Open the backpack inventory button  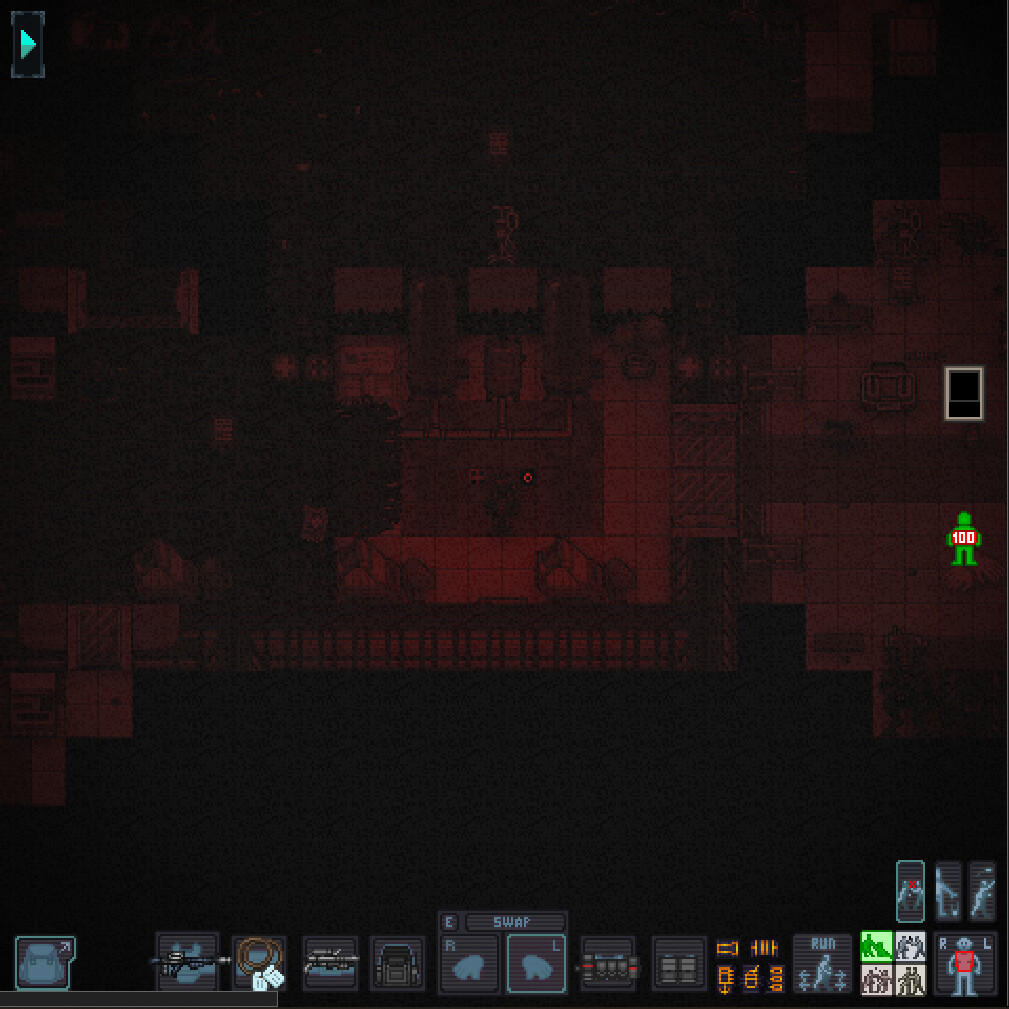[x=45, y=963]
